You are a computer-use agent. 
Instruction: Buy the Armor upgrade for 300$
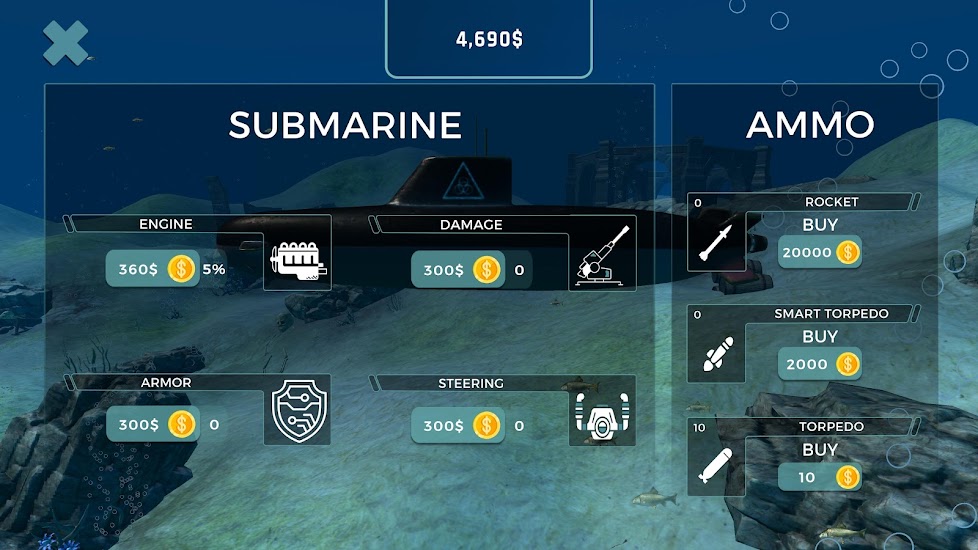(153, 424)
